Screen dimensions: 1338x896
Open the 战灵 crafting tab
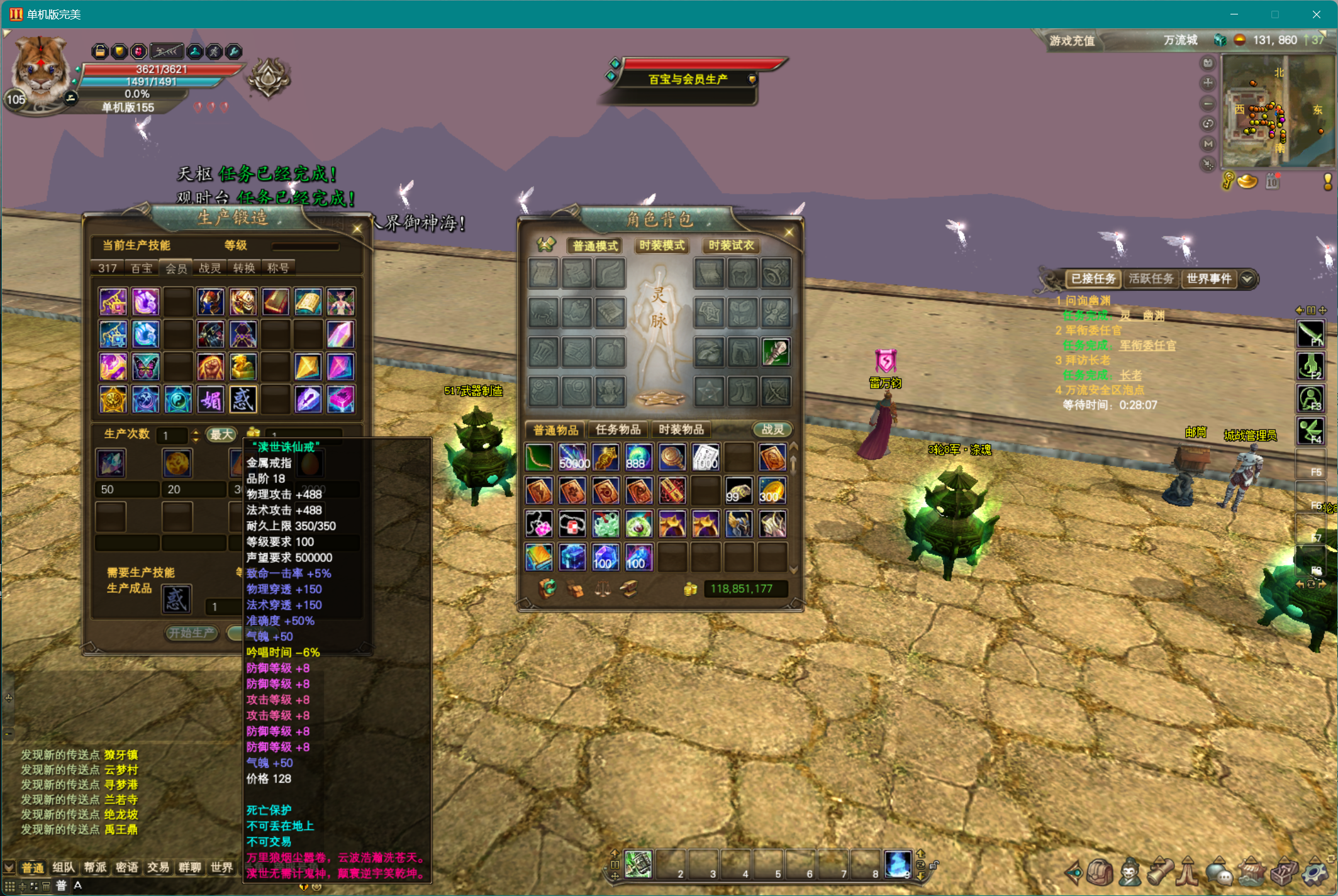pyautogui.click(x=210, y=268)
